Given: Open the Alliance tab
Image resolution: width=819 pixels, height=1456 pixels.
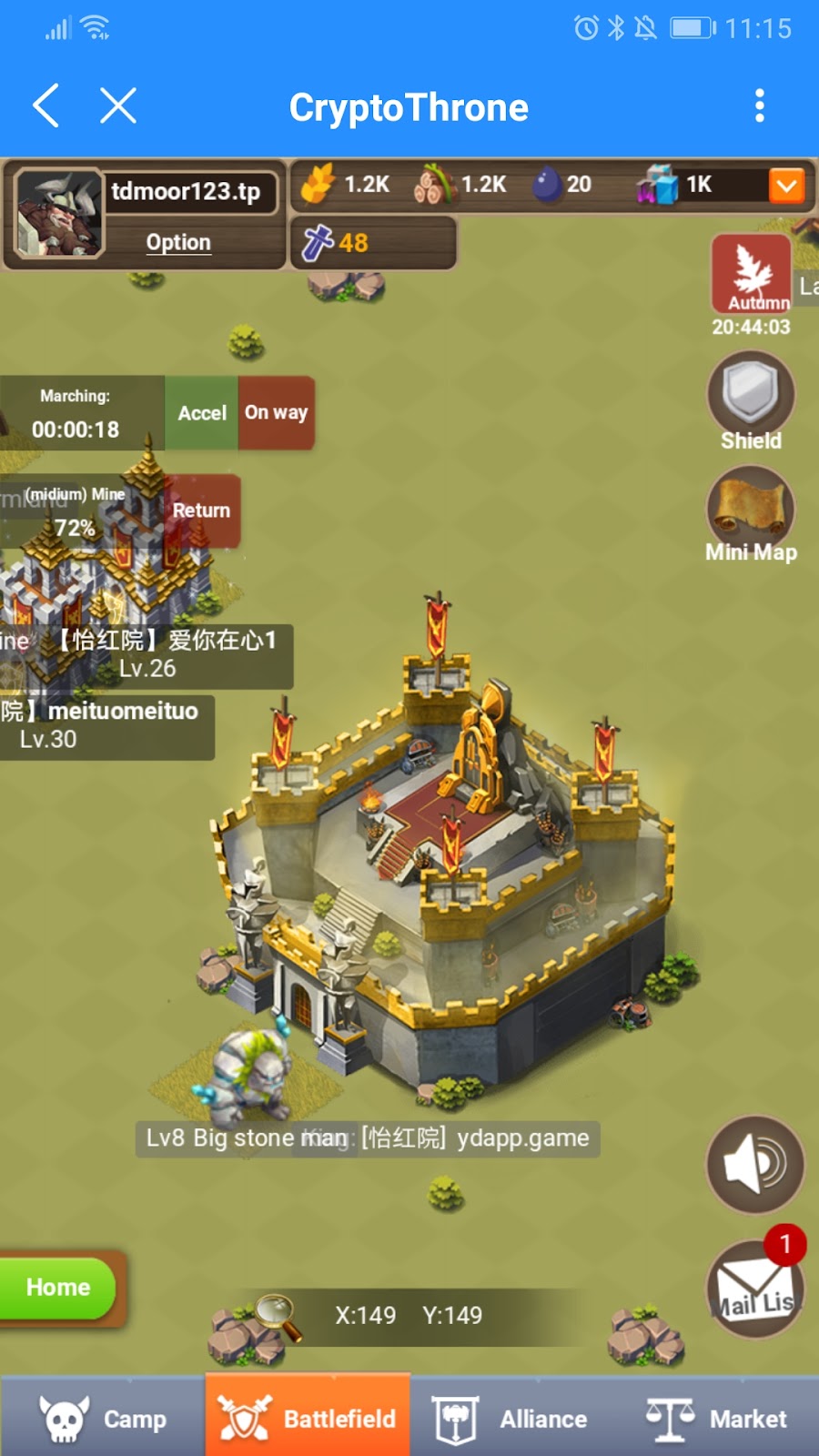Looking at the screenshot, I should tap(511, 1419).
